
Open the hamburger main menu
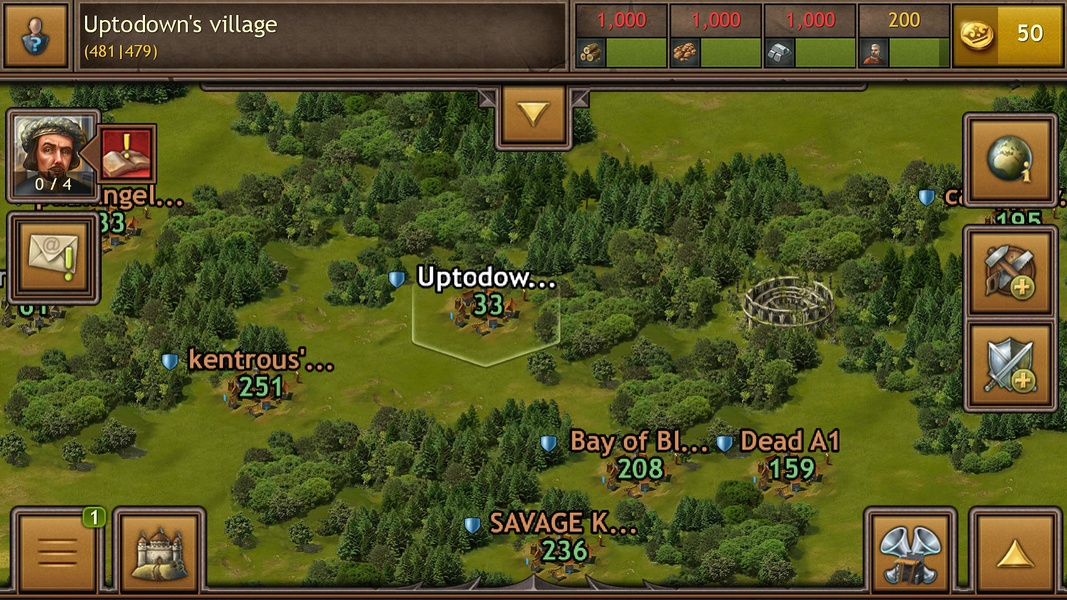pyautogui.click(x=56, y=551)
